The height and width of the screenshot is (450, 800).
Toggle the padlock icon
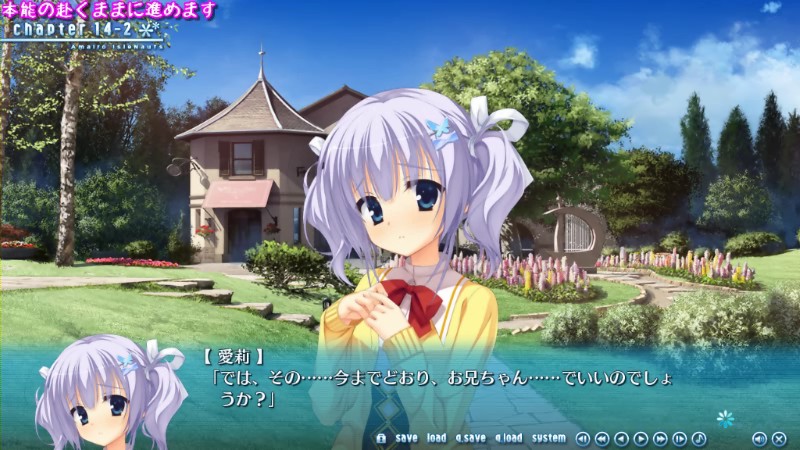pyautogui.click(x=381, y=438)
